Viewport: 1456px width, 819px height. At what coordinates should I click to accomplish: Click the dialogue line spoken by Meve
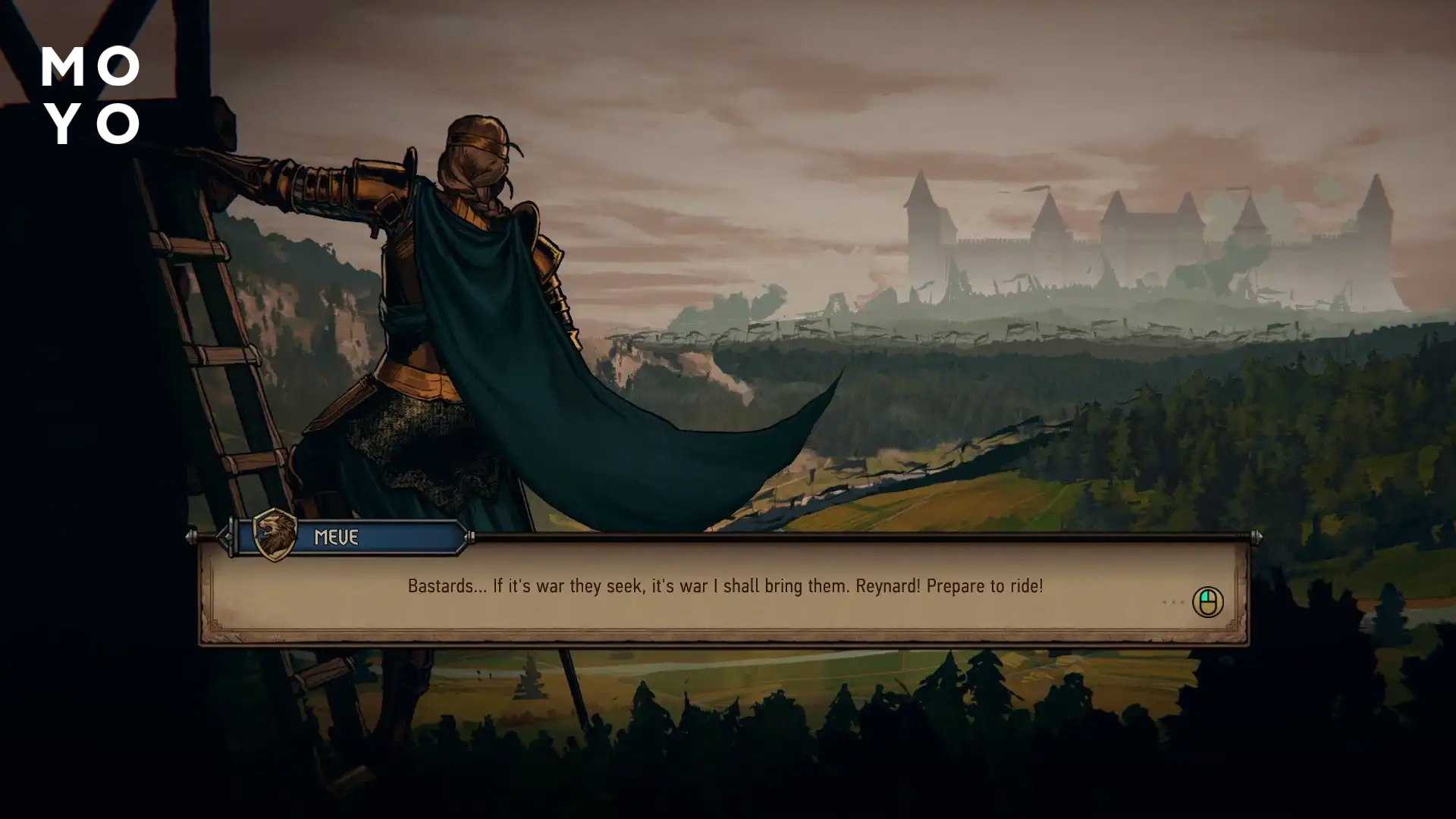(x=724, y=585)
